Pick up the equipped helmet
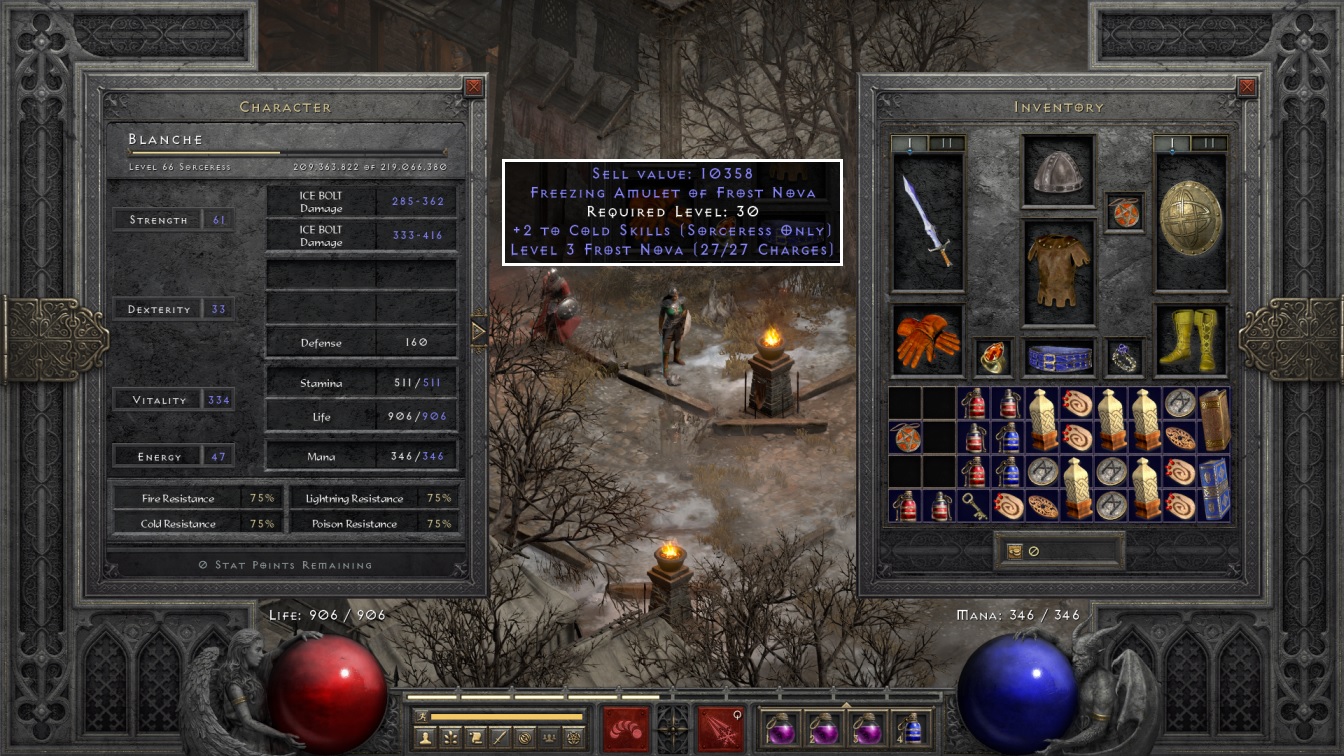The height and width of the screenshot is (756, 1344). (1058, 172)
